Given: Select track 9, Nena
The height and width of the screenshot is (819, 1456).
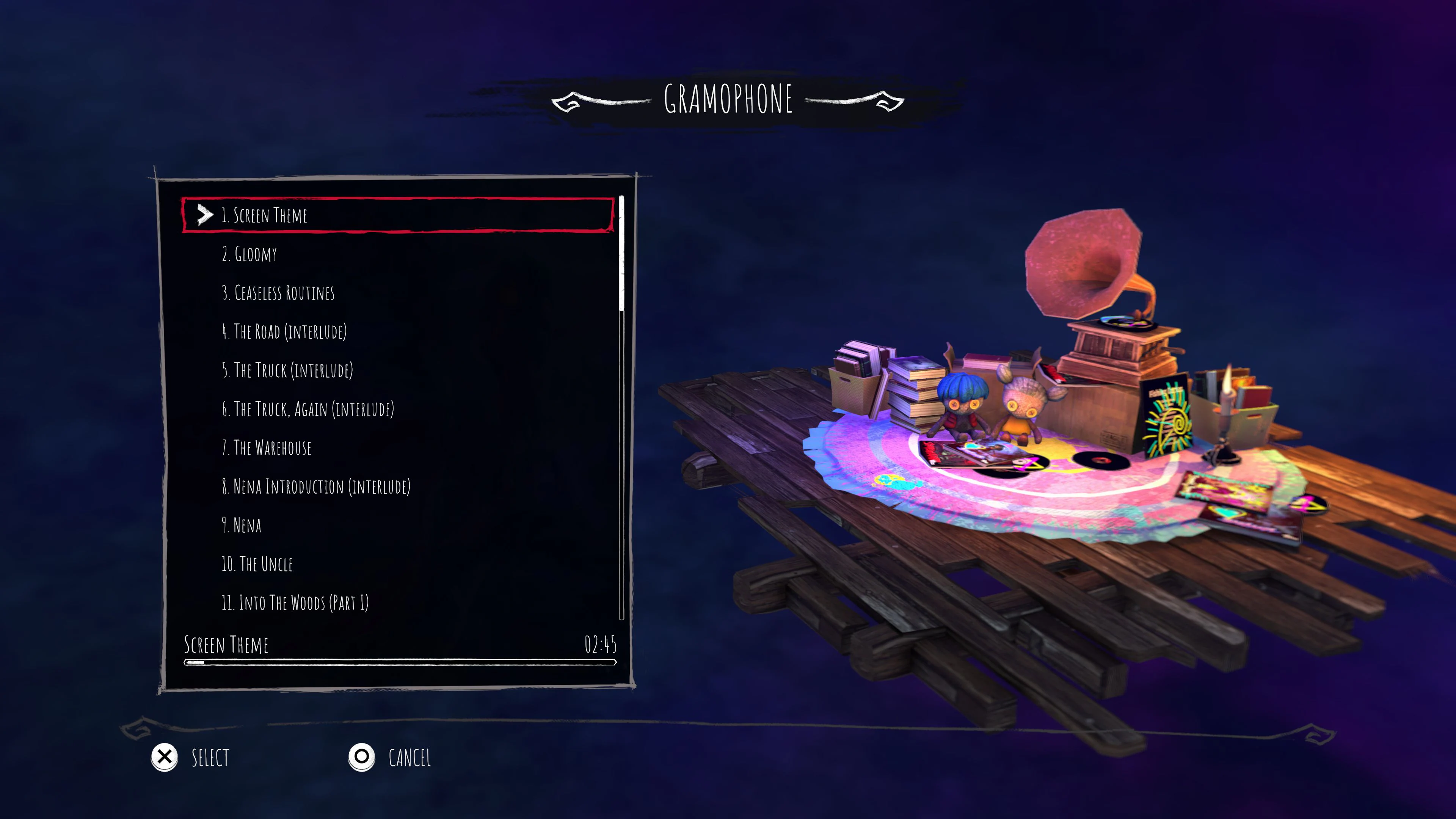Looking at the screenshot, I should coord(242,526).
